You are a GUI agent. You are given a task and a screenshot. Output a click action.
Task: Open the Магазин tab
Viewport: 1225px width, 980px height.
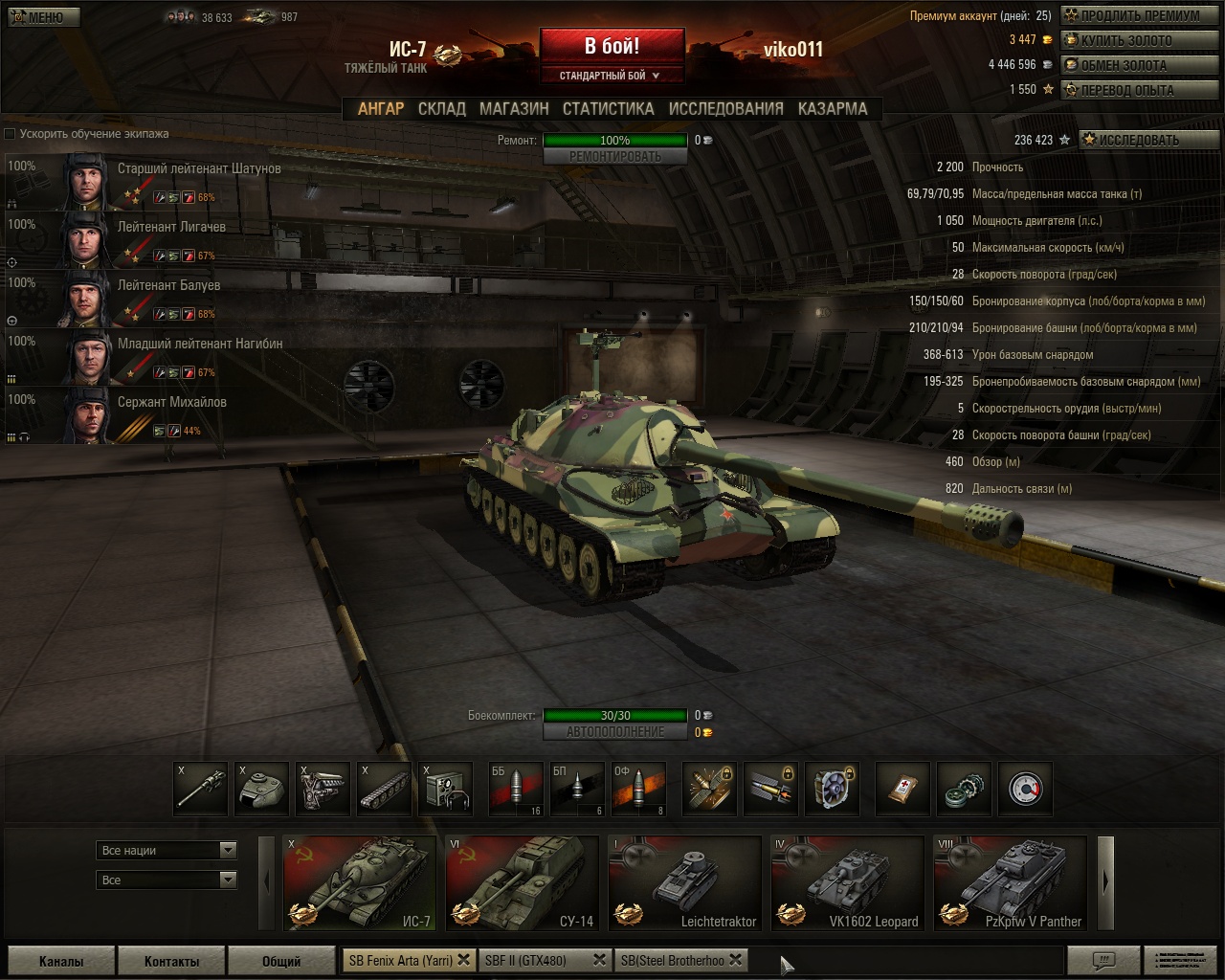[x=514, y=109]
